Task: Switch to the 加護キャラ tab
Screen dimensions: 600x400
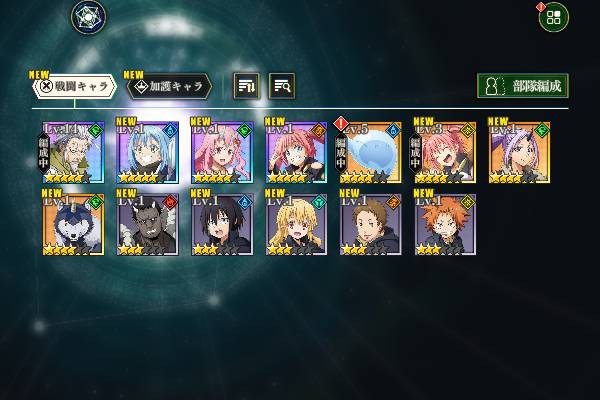Action: pyautogui.click(x=168, y=86)
